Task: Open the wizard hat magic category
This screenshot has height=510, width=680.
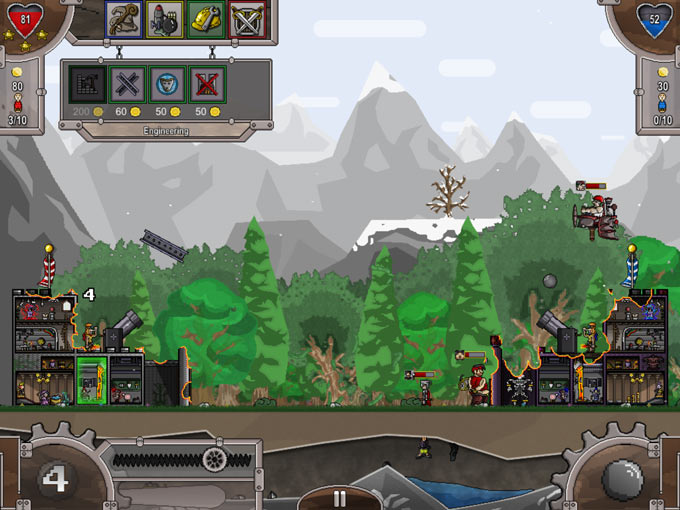Action: (124, 19)
